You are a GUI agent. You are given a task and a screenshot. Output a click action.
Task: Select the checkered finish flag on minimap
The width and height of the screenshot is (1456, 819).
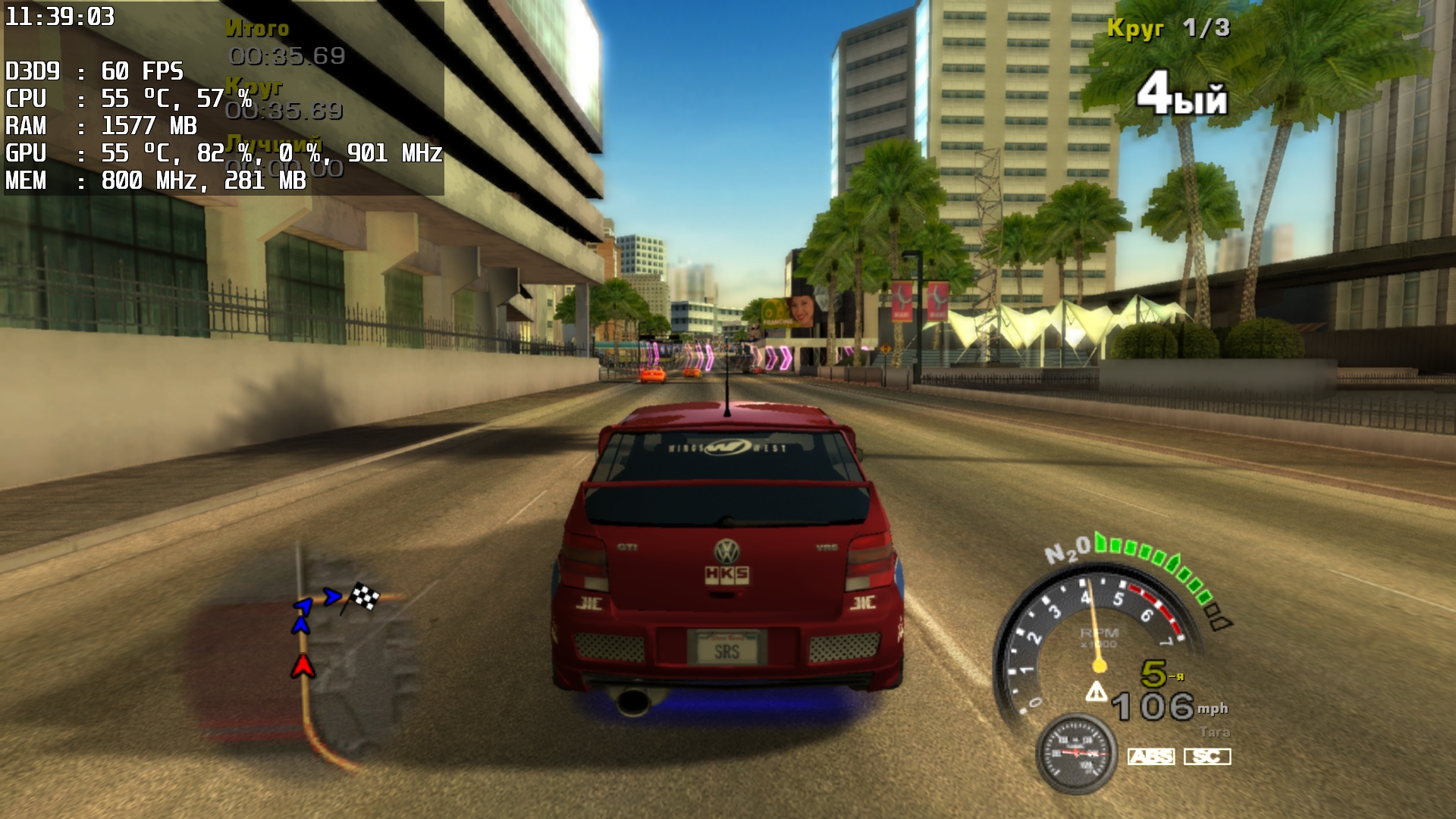click(364, 596)
